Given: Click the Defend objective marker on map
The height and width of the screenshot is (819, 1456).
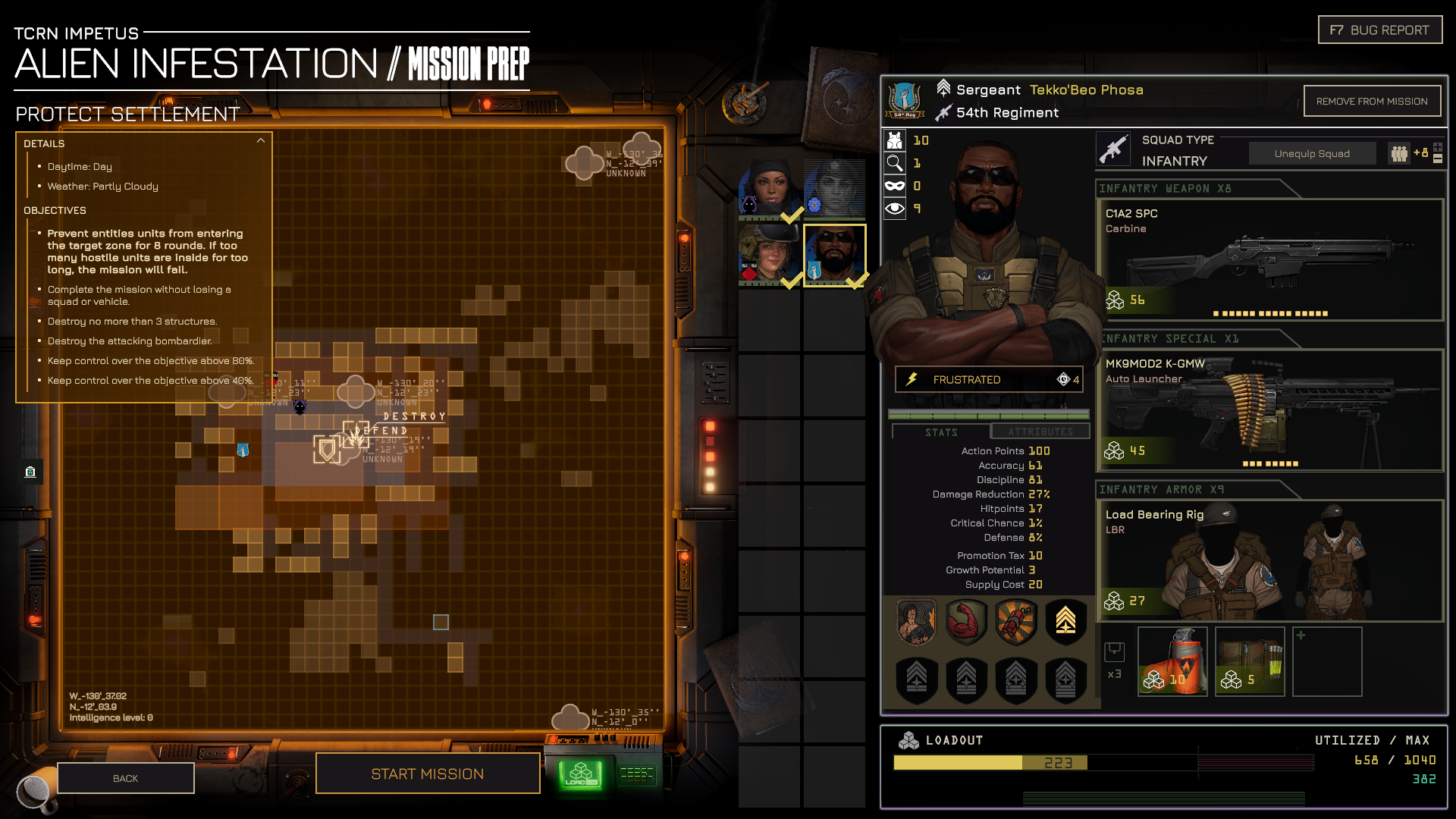Looking at the screenshot, I should tap(328, 449).
